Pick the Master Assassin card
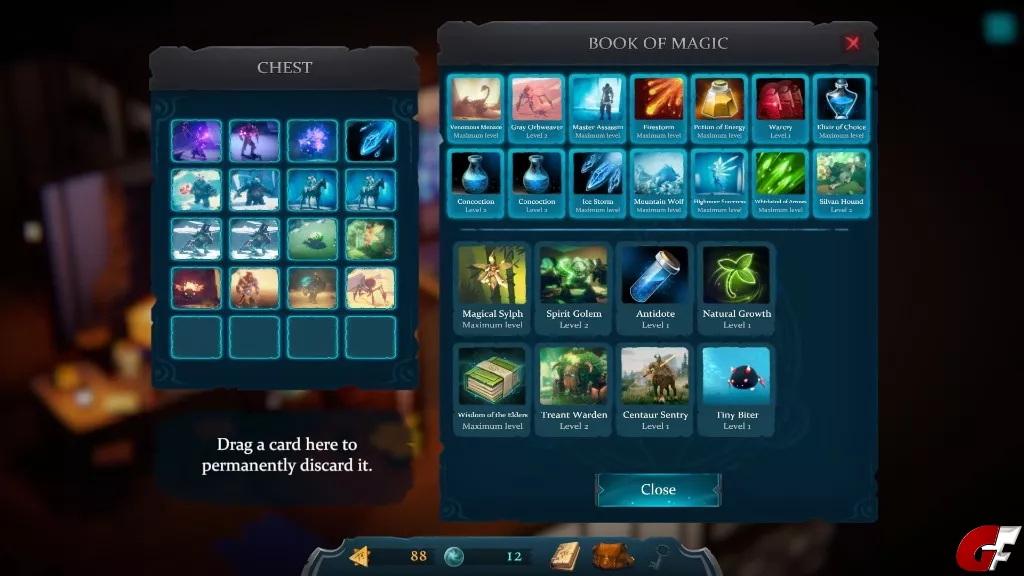 pos(598,107)
